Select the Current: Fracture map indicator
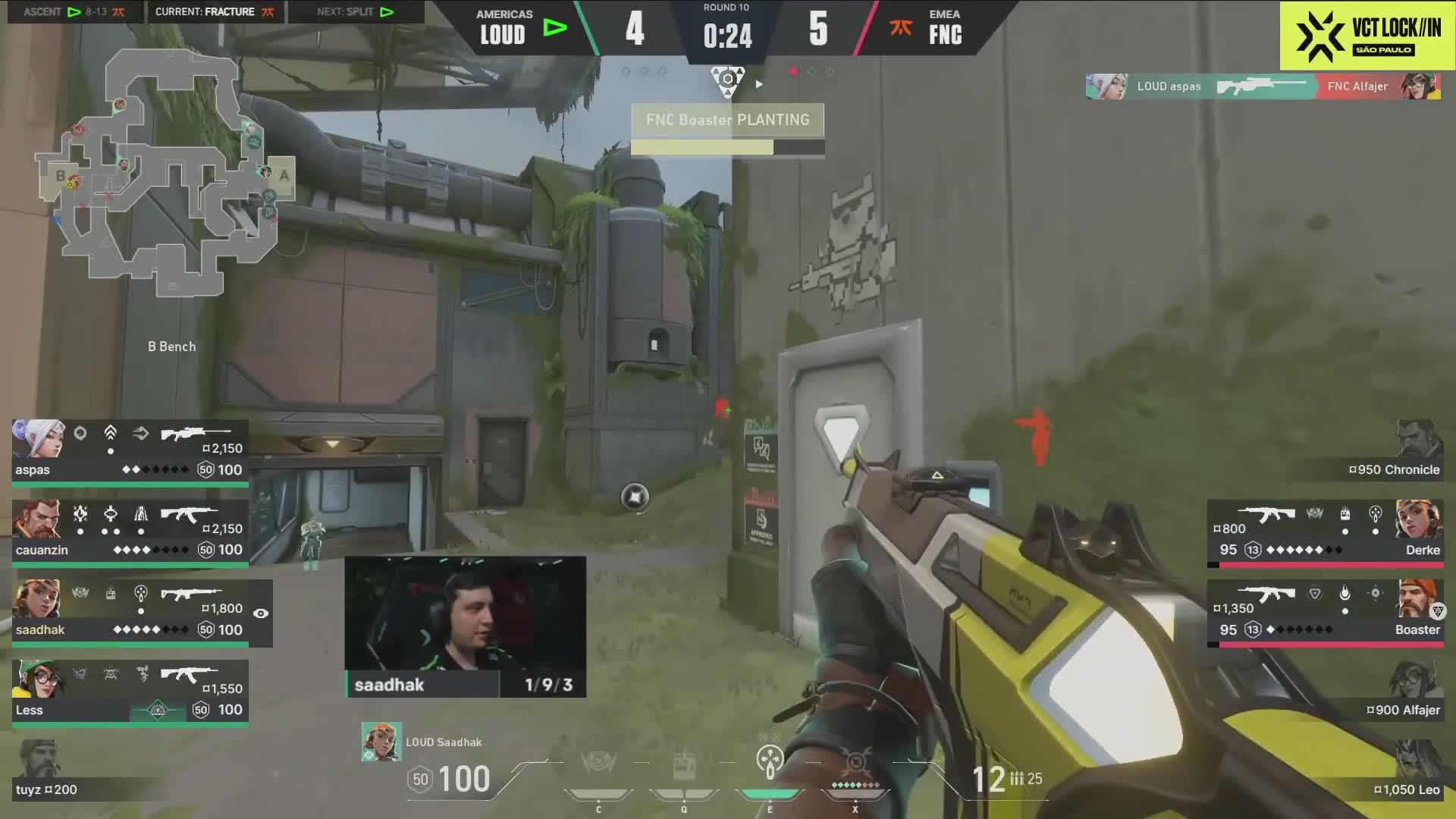 click(x=214, y=12)
